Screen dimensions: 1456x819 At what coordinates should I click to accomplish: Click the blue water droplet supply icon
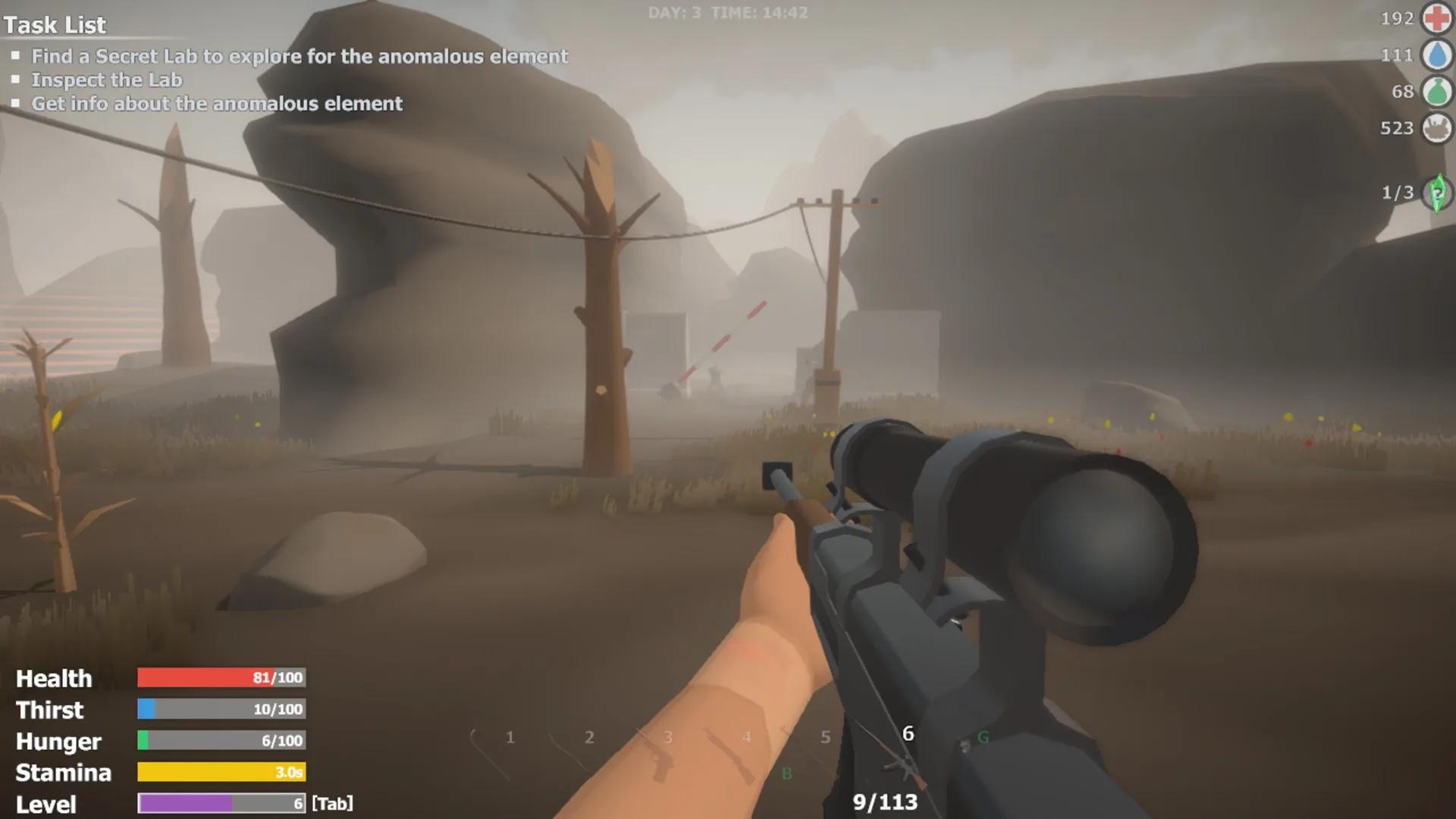1436,55
